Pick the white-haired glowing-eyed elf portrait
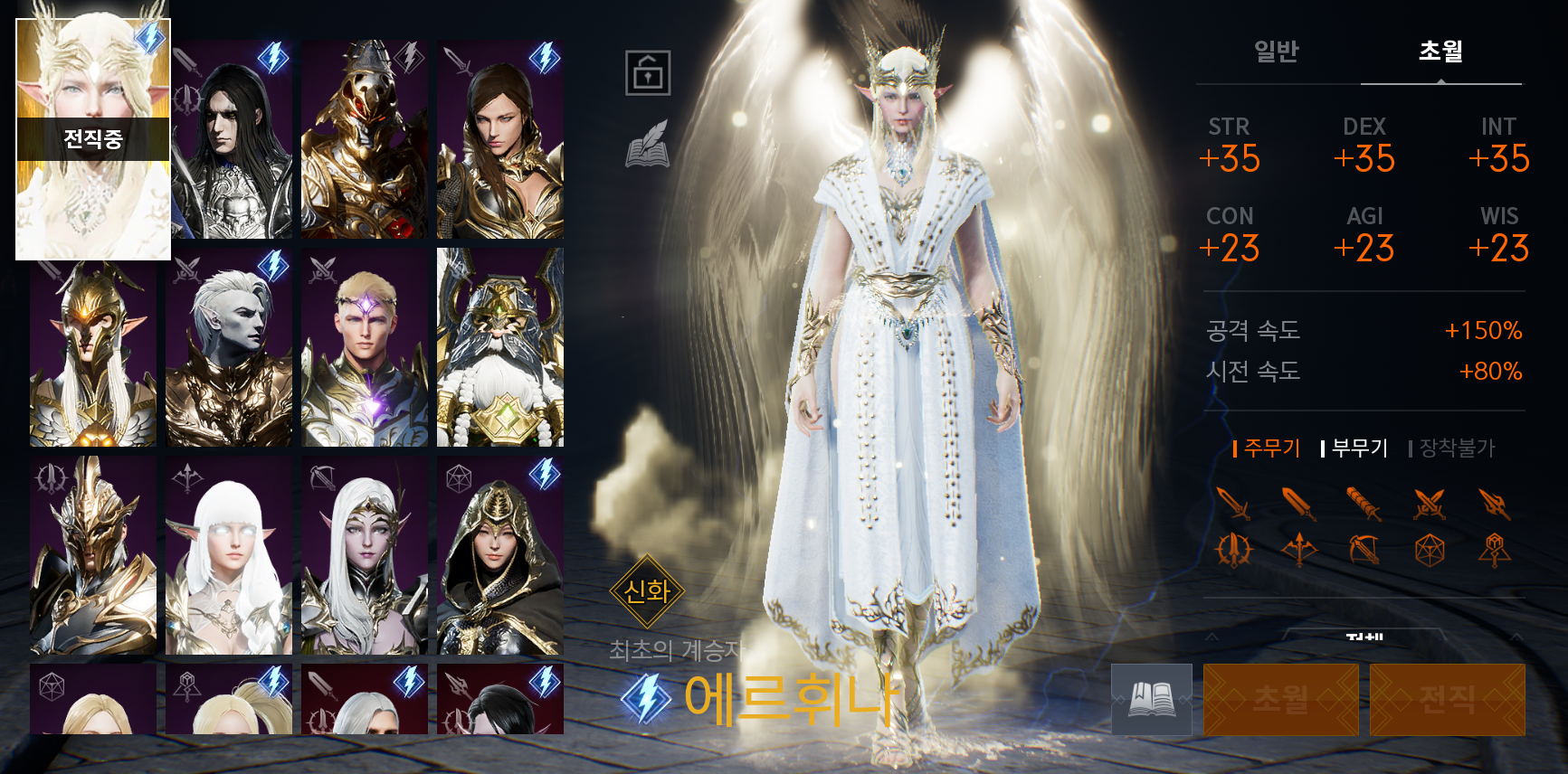The width and height of the screenshot is (1568, 774). tap(229, 555)
